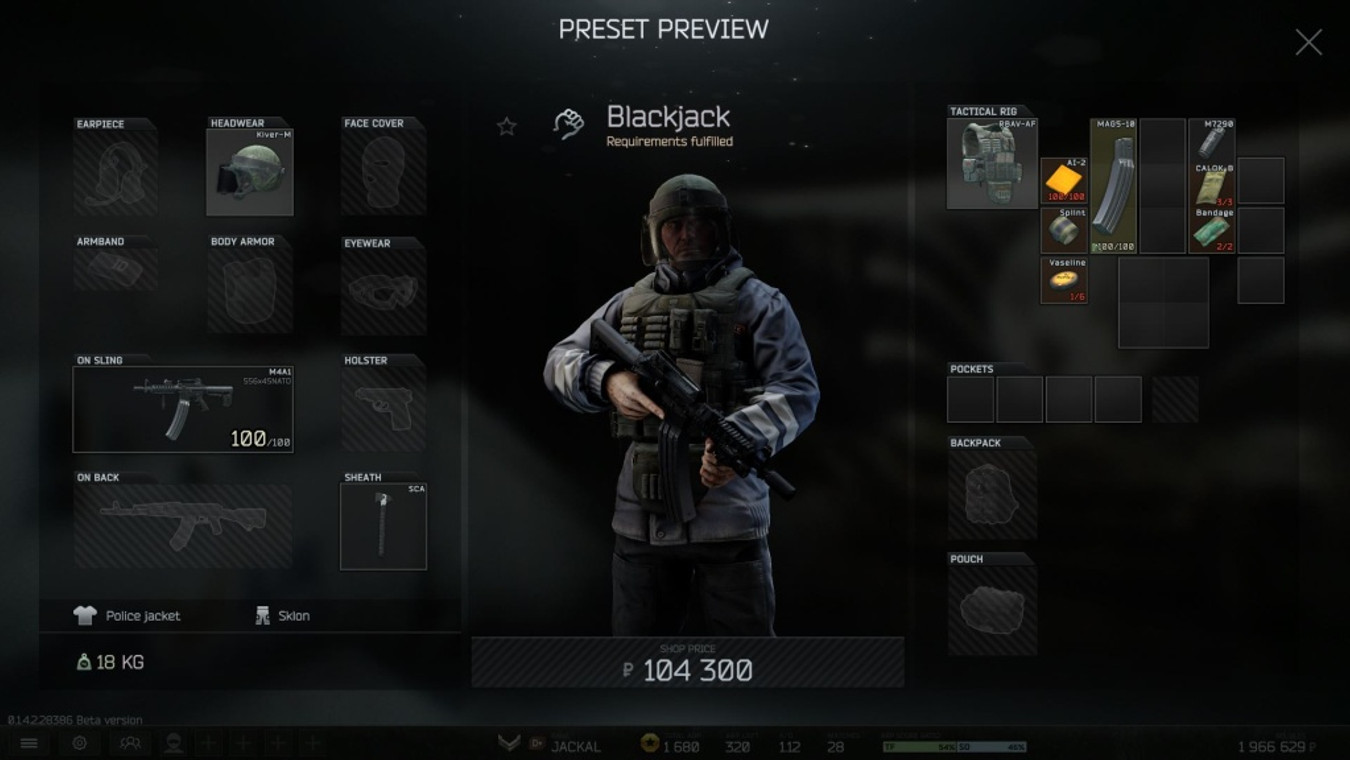Screen dimensions: 1350x760
Task: Click the Bandage item in the rig
Action: (x=1212, y=230)
